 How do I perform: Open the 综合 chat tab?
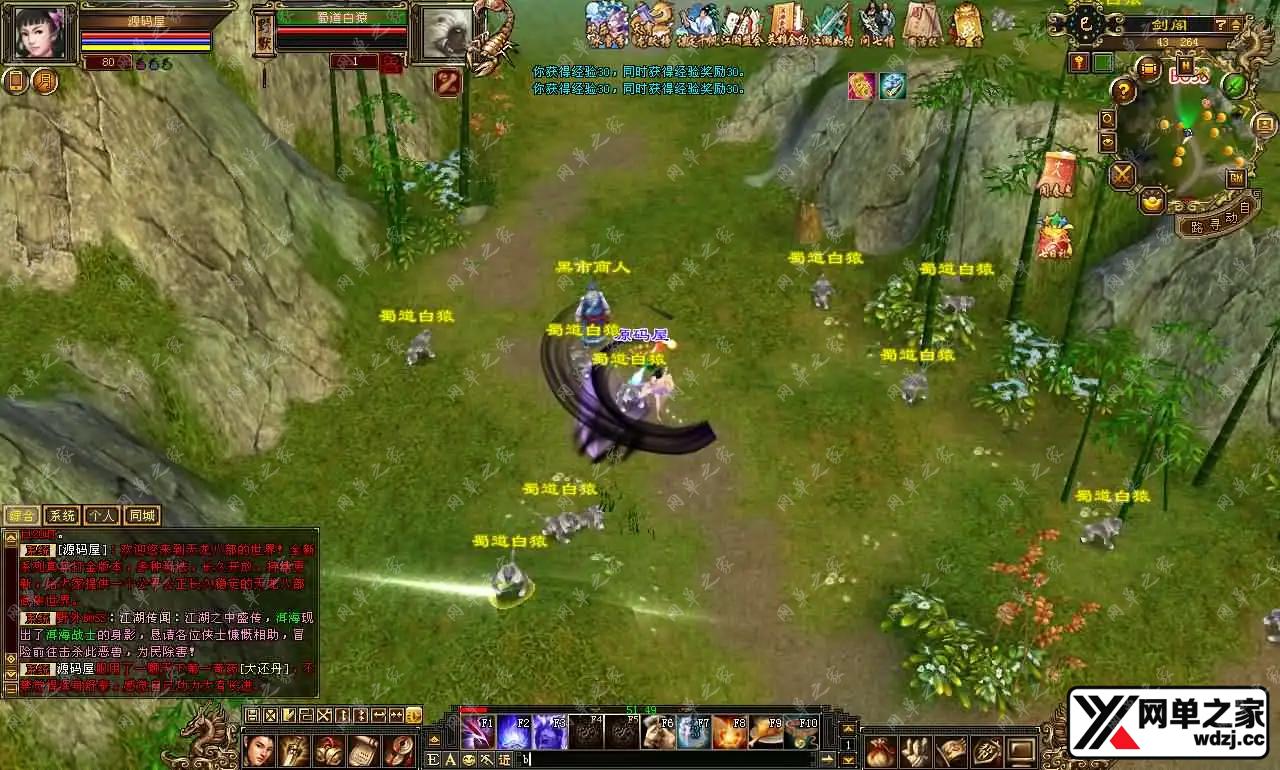[22, 516]
